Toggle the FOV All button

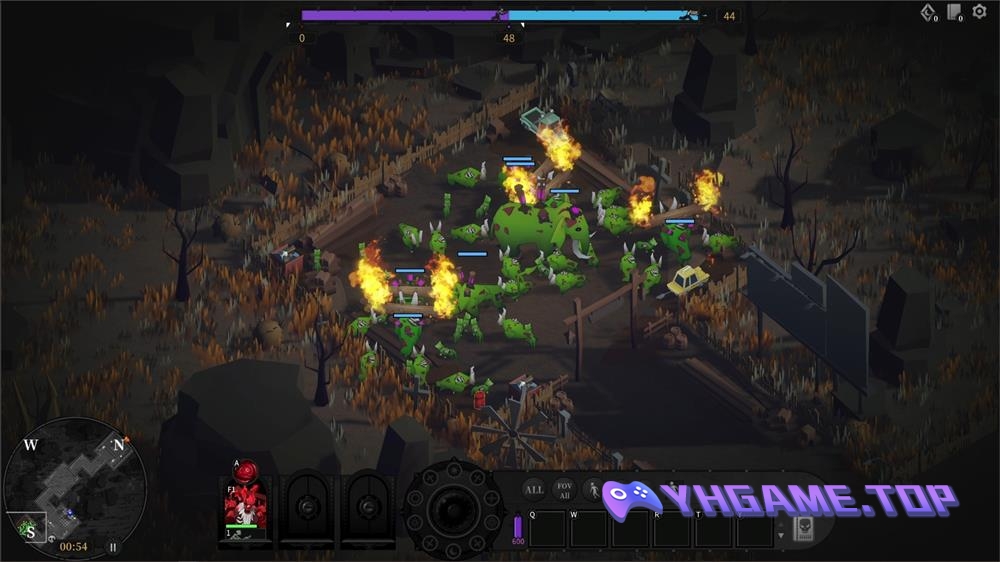click(564, 490)
